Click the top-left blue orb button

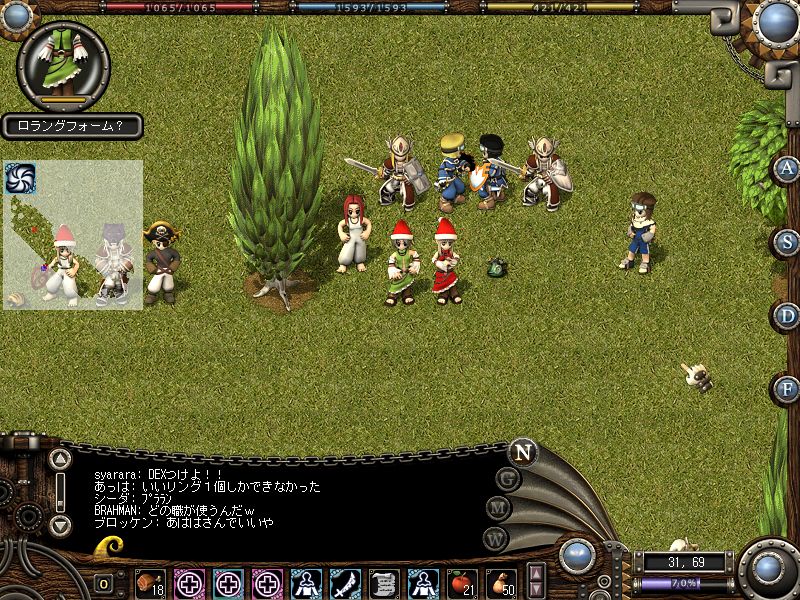[x=17, y=14]
